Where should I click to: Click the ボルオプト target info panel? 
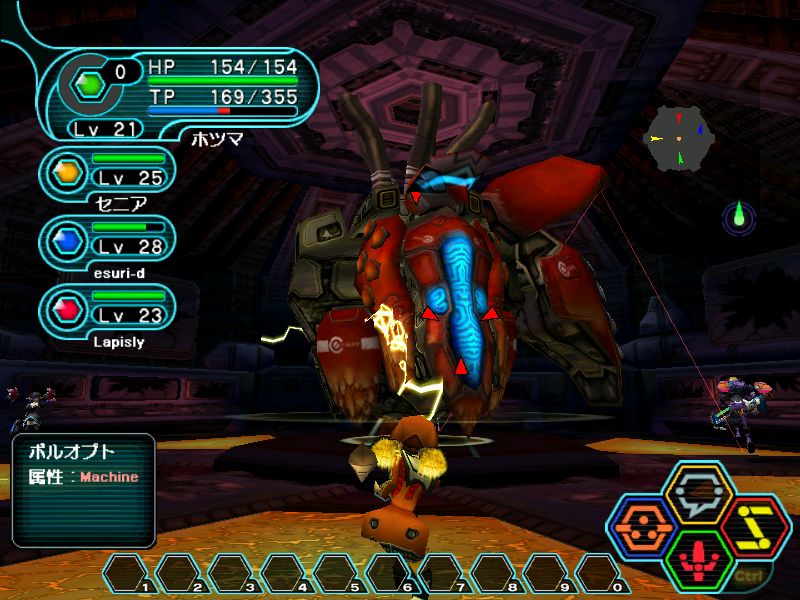click(x=84, y=490)
